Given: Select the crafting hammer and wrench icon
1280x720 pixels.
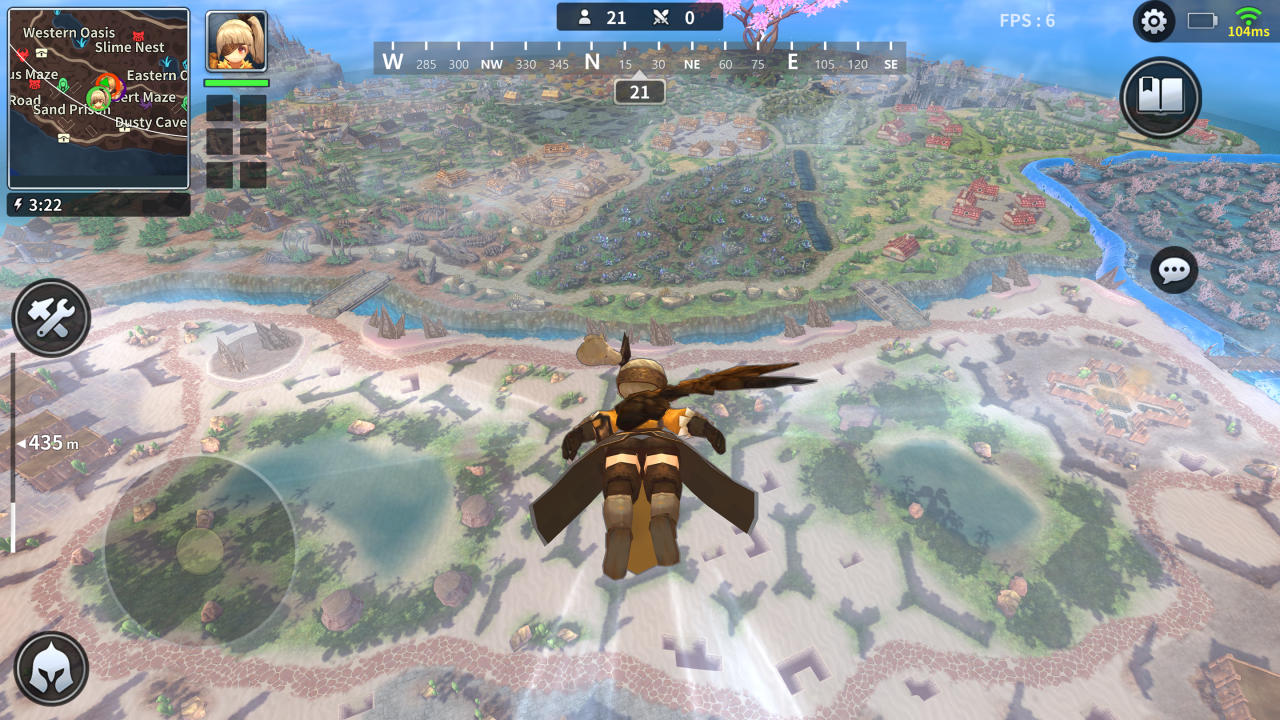Looking at the screenshot, I should click(50, 317).
